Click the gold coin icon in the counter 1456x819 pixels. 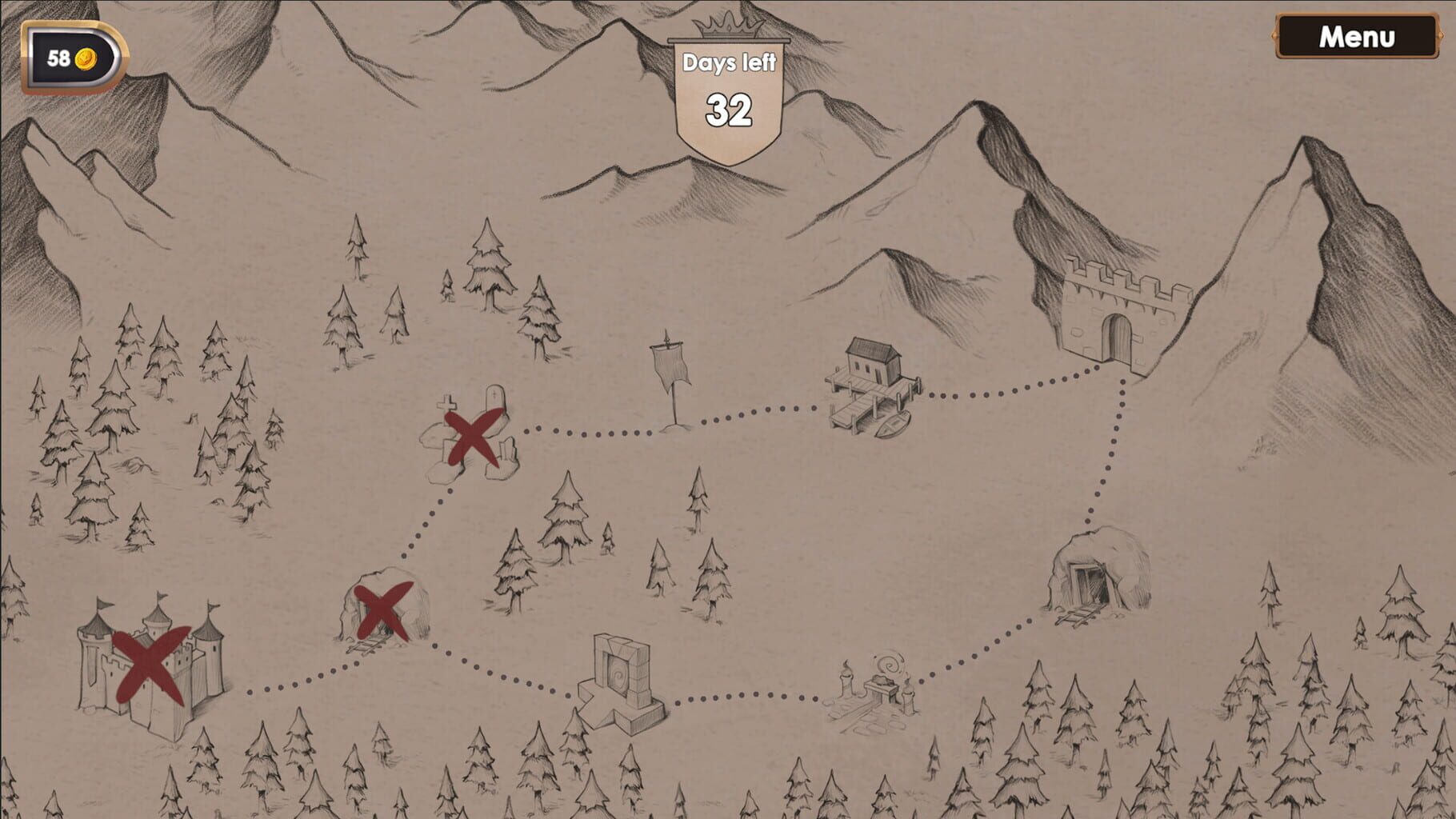point(86,56)
